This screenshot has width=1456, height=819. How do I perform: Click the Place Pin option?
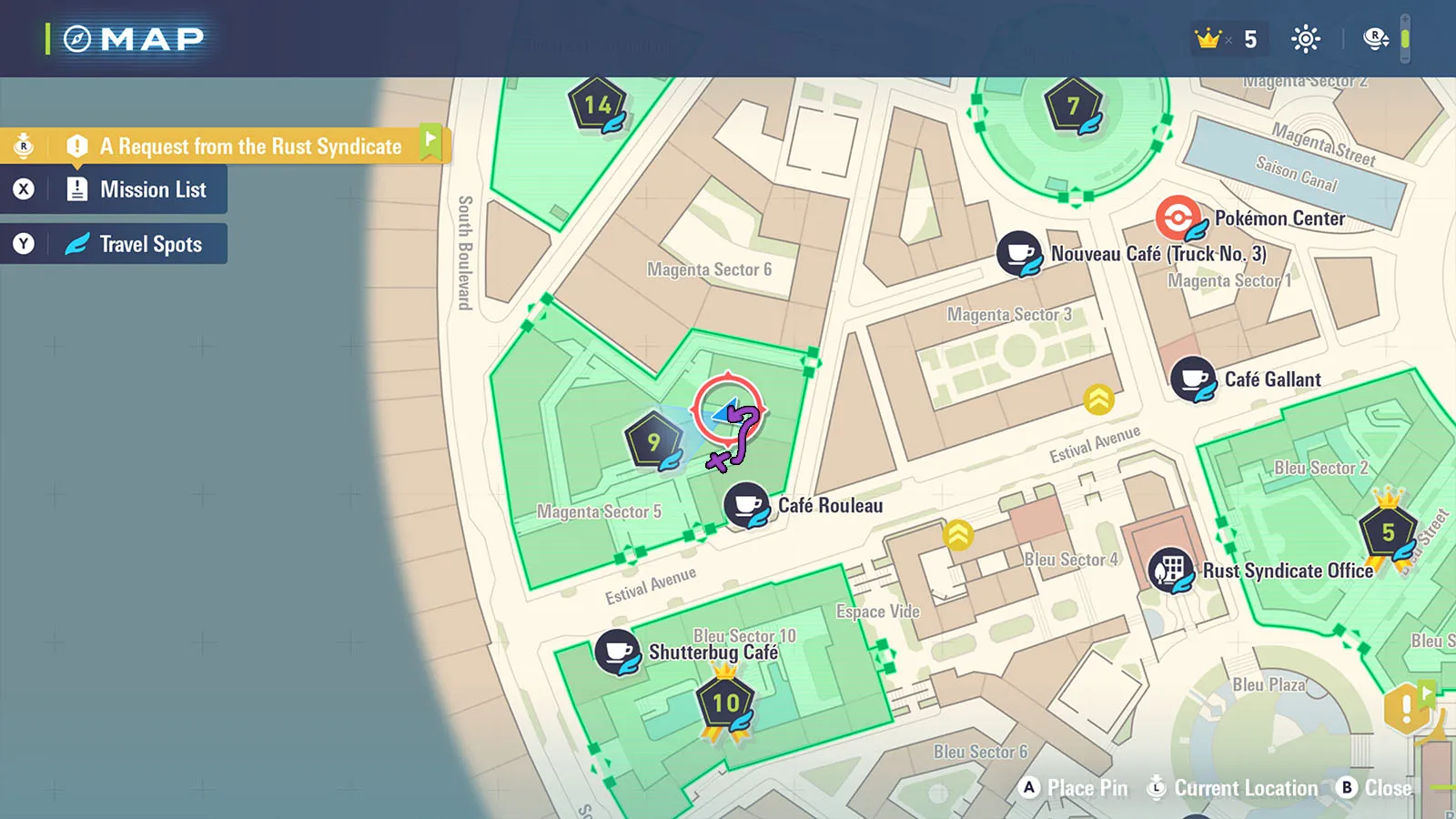[x=1074, y=788]
